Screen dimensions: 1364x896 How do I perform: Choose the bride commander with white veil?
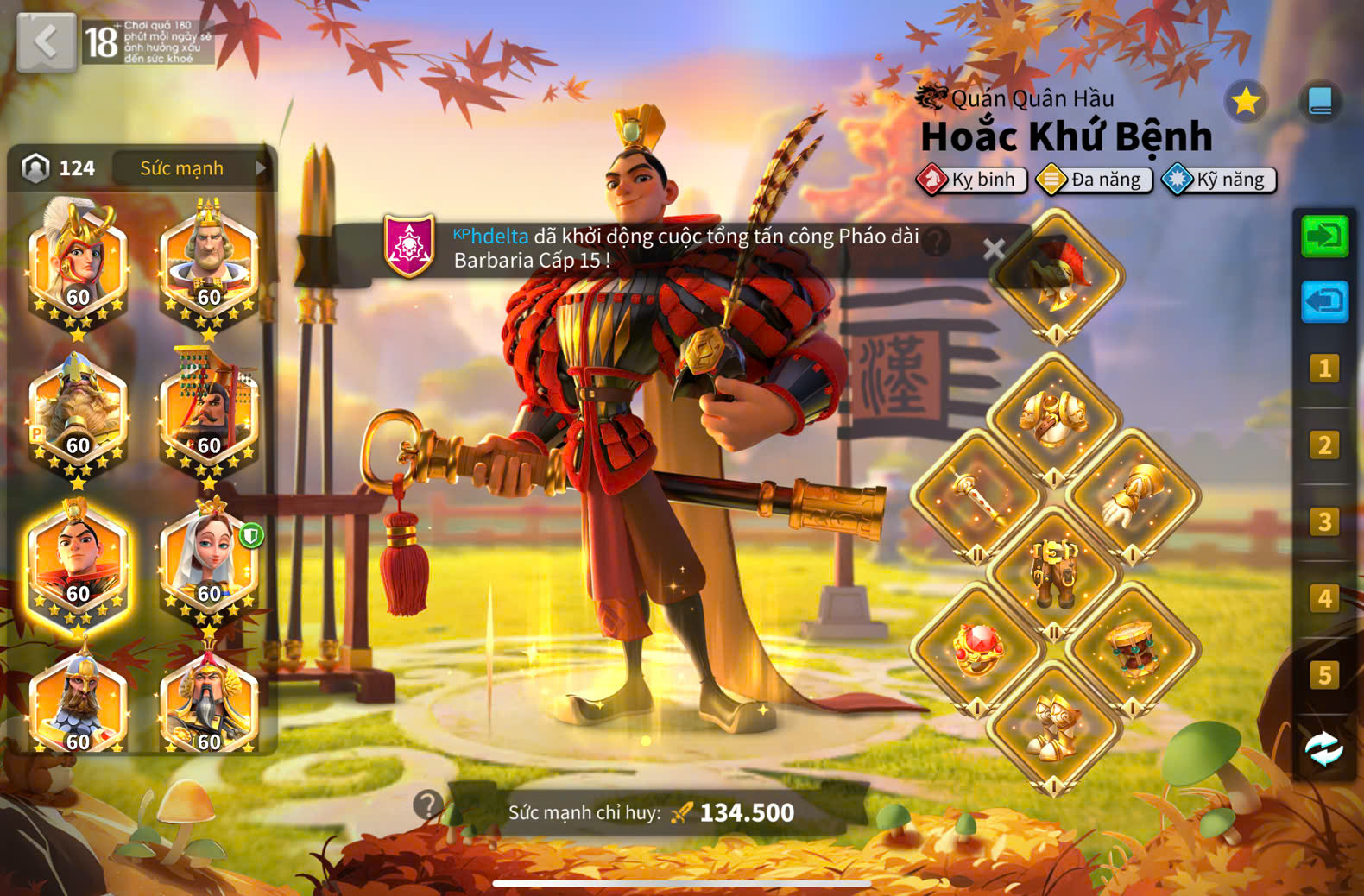pyautogui.click(x=209, y=561)
